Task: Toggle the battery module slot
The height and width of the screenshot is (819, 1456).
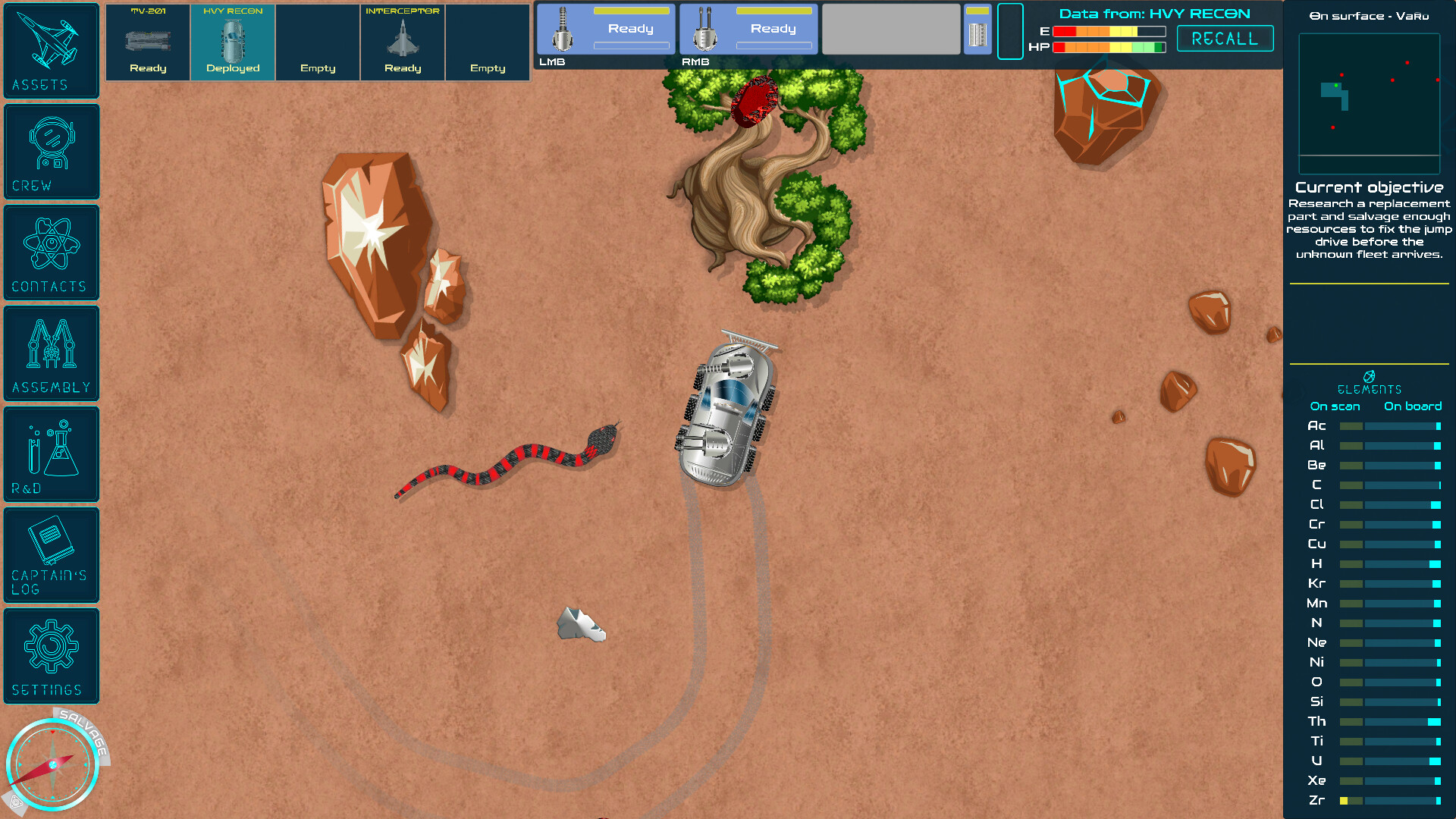Action: 977,29
